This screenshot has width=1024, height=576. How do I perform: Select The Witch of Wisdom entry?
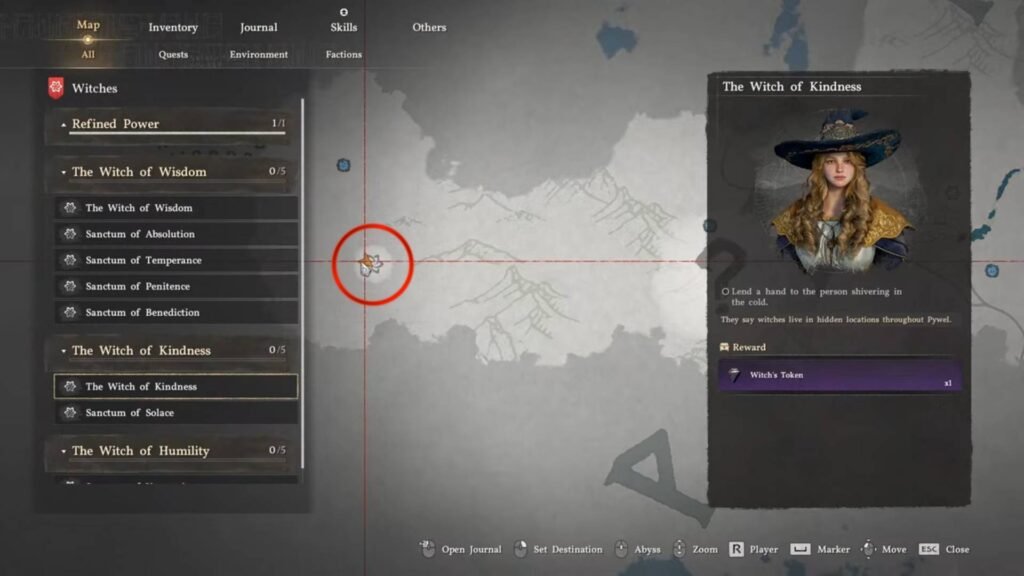tap(176, 208)
